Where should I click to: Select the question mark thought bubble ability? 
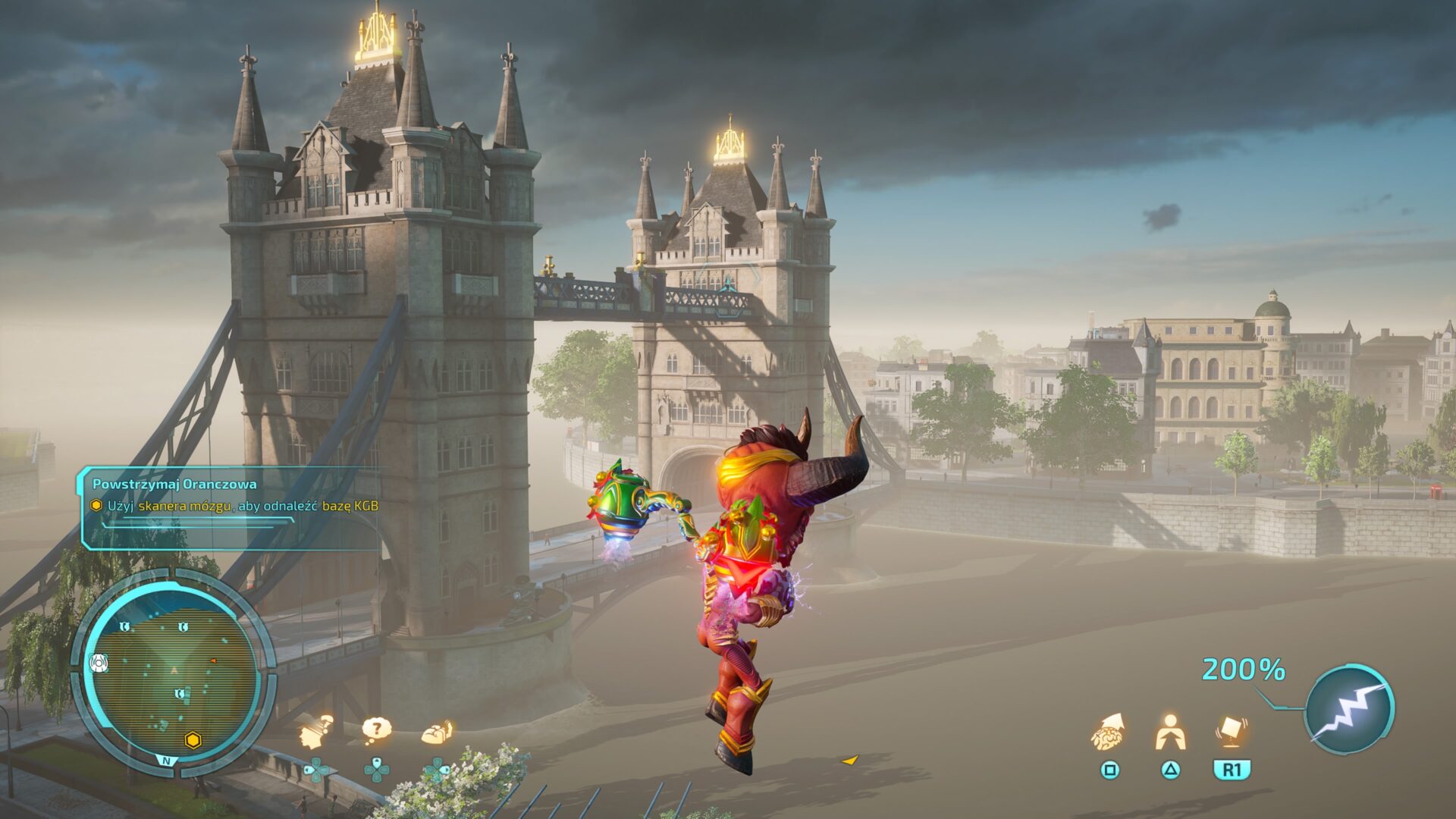pyautogui.click(x=376, y=731)
